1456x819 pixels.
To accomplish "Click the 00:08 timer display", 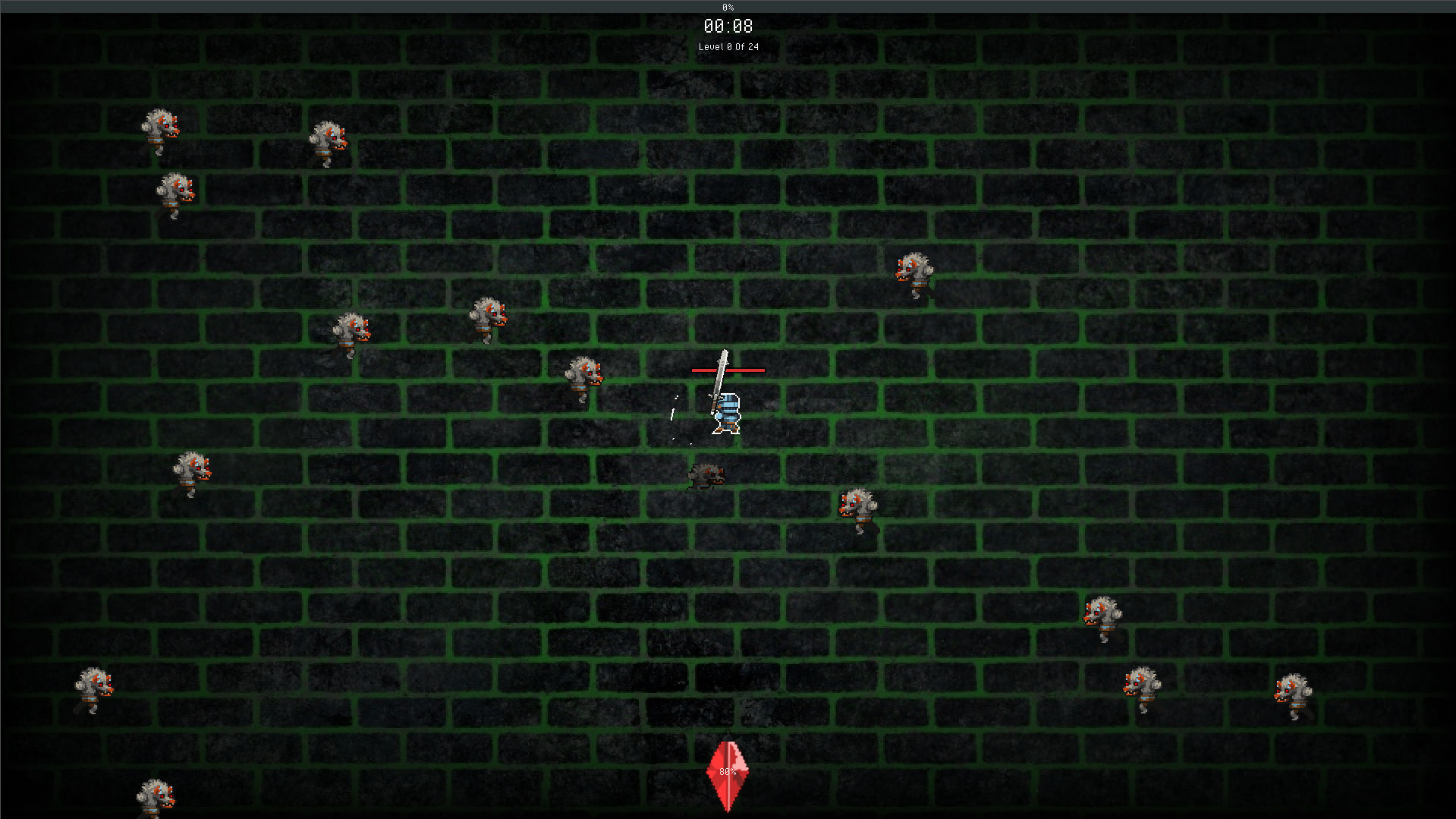I will click(727, 27).
